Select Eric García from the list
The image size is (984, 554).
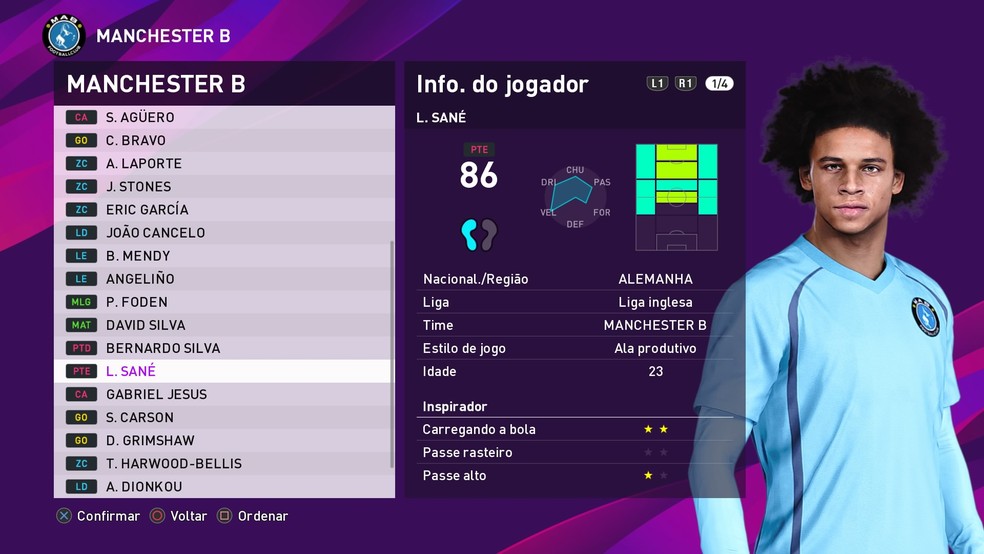click(224, 209)
